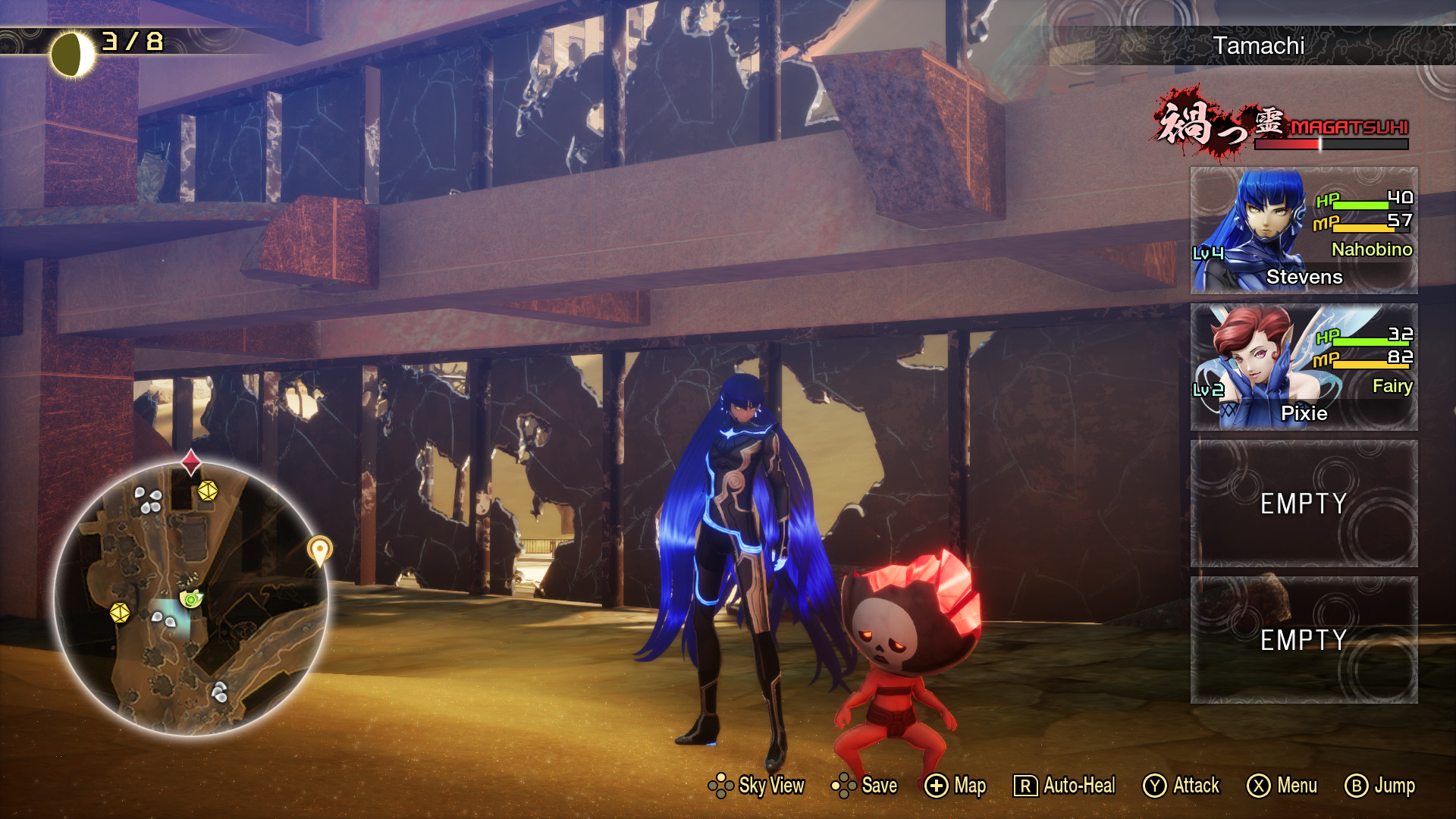Click the Map plus icon at the bottom
Screen dimensions: 1456x819
coord(937,787)
